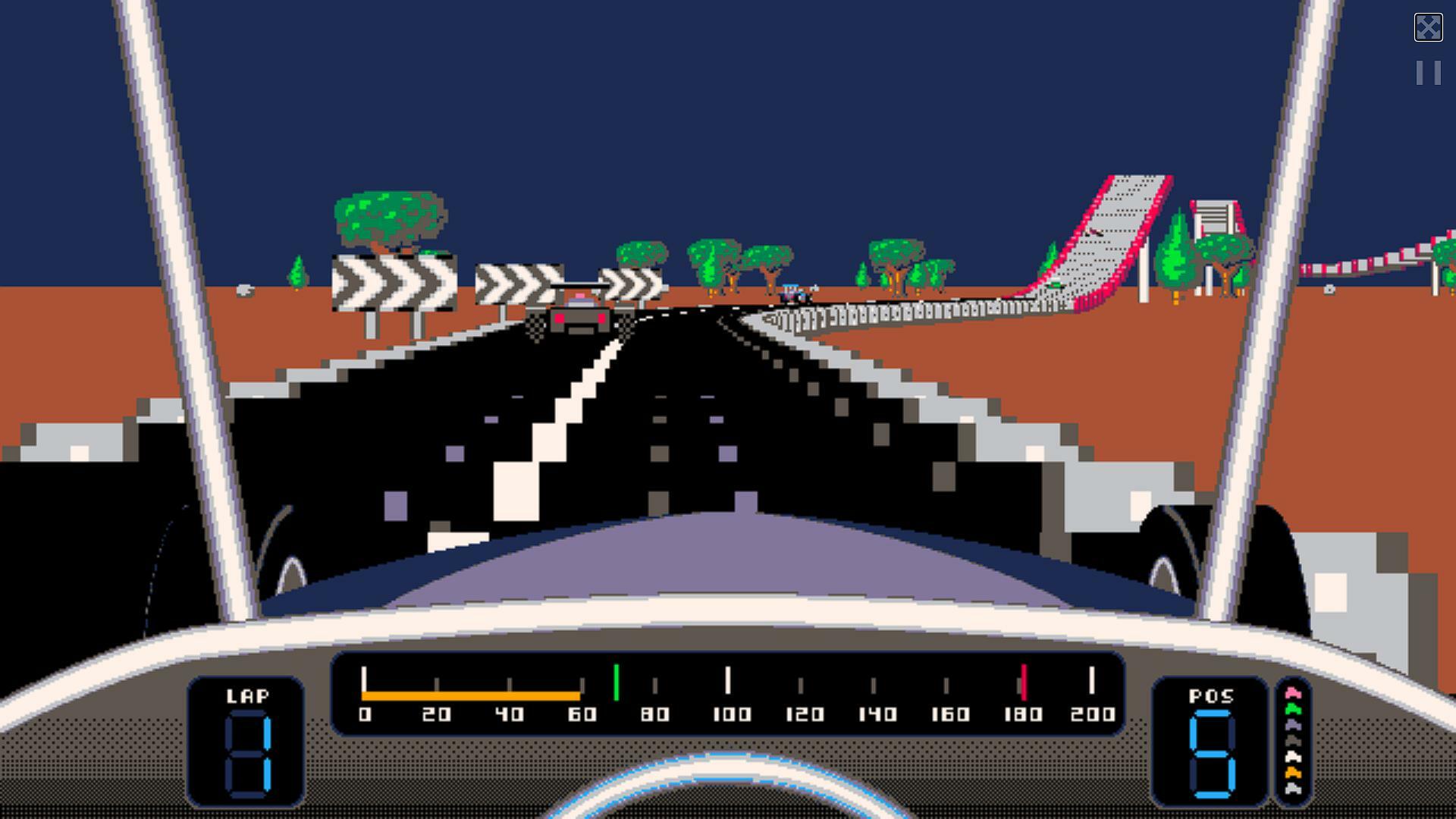The height and width of the screenshot is (819, 1456).
Task: Select the orange car position icon
Action: coord(1292,772)
